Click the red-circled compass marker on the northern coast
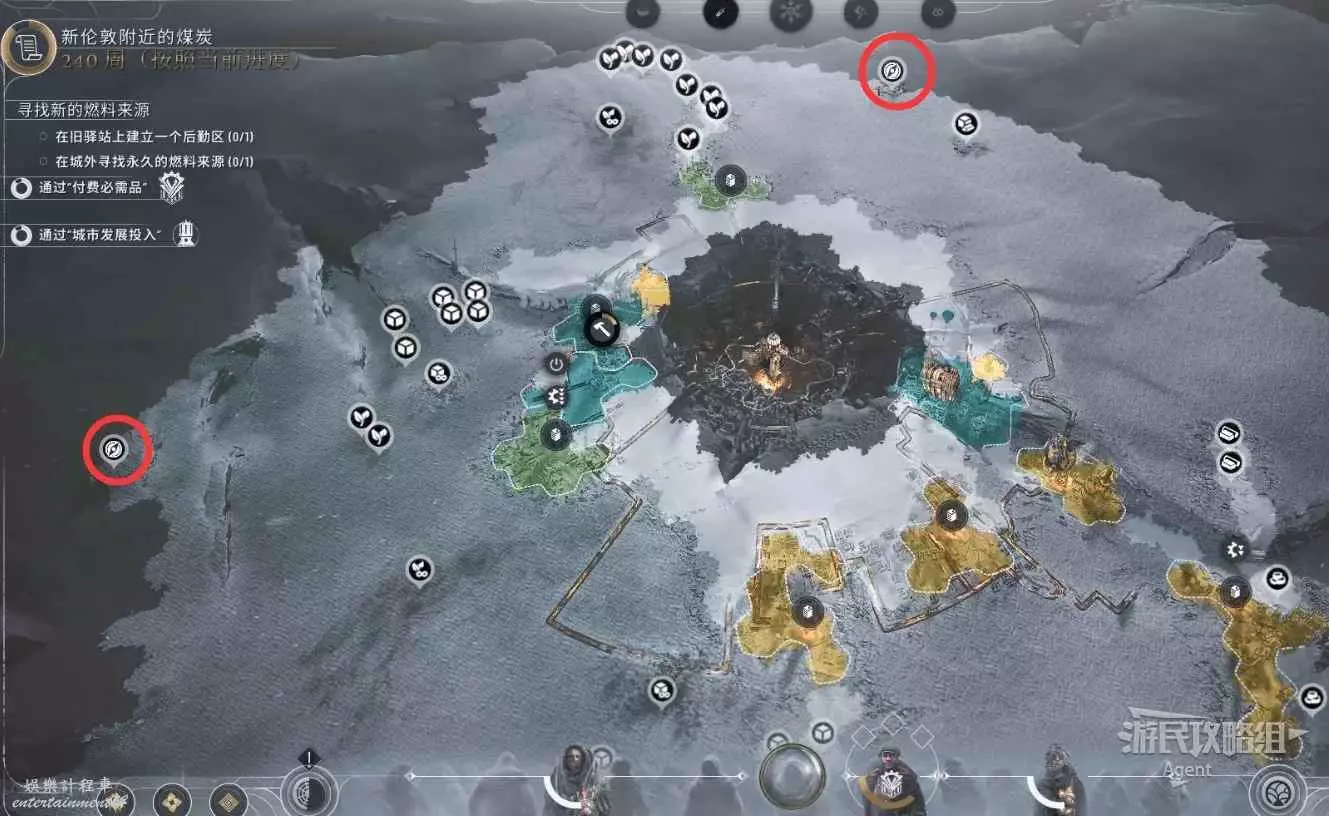The width and height of the screenshot is (1329, 816). 894,70
